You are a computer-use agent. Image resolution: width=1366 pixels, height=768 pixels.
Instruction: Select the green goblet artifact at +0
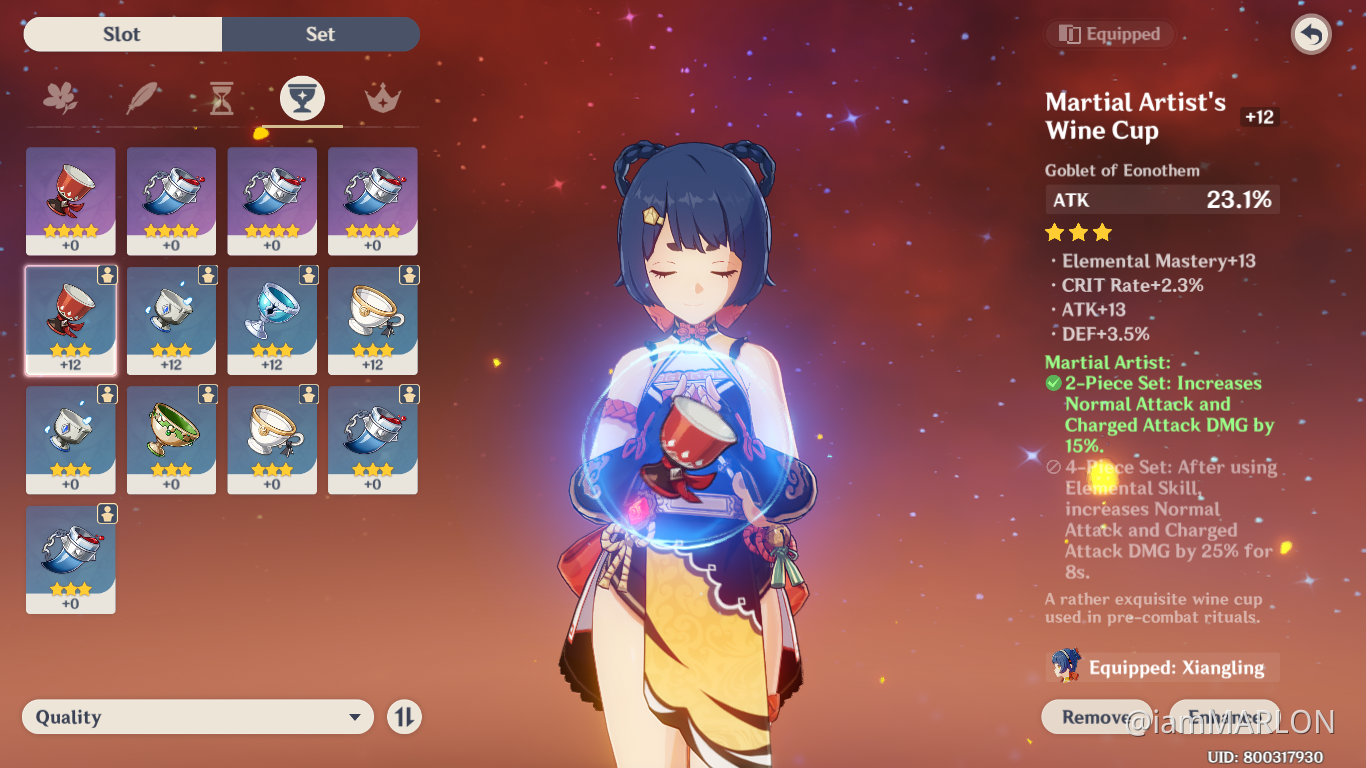click(171, 440)
